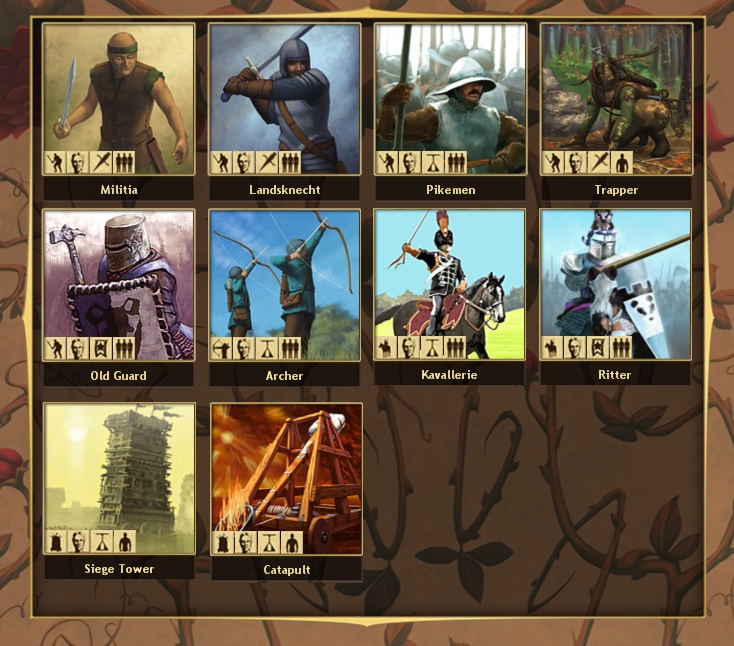Choose the Old Guard unit card
The image size is (734, 646).
pos(119,285)
